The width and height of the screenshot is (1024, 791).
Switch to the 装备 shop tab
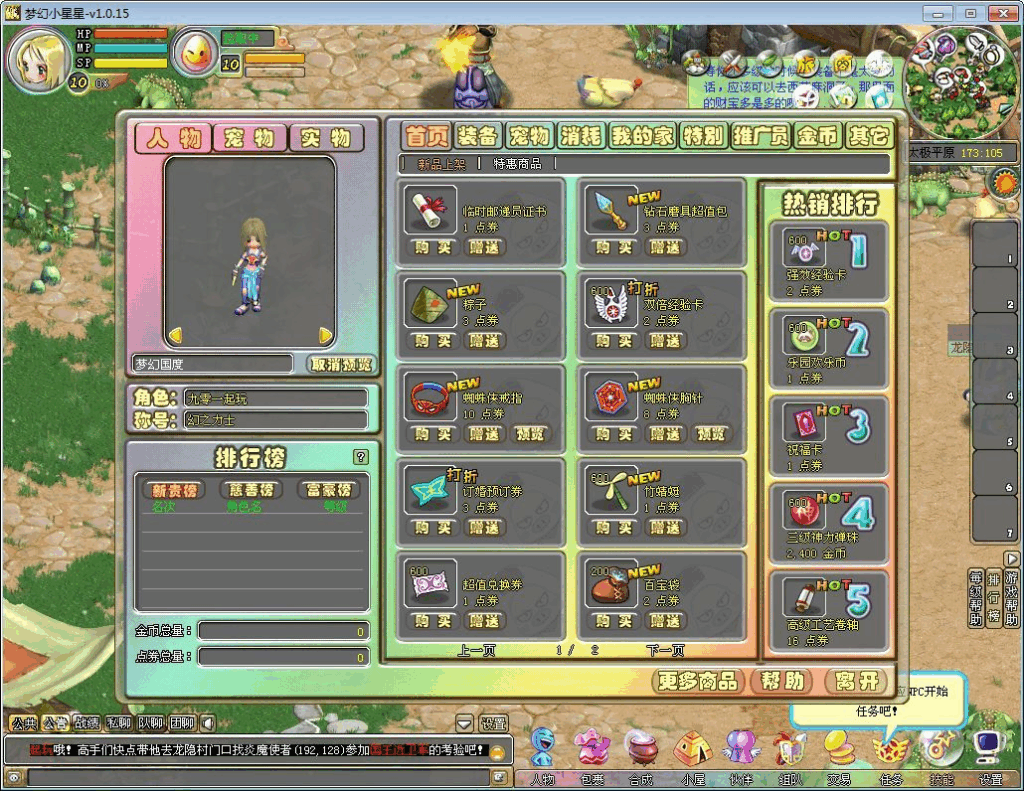[478, 136]
